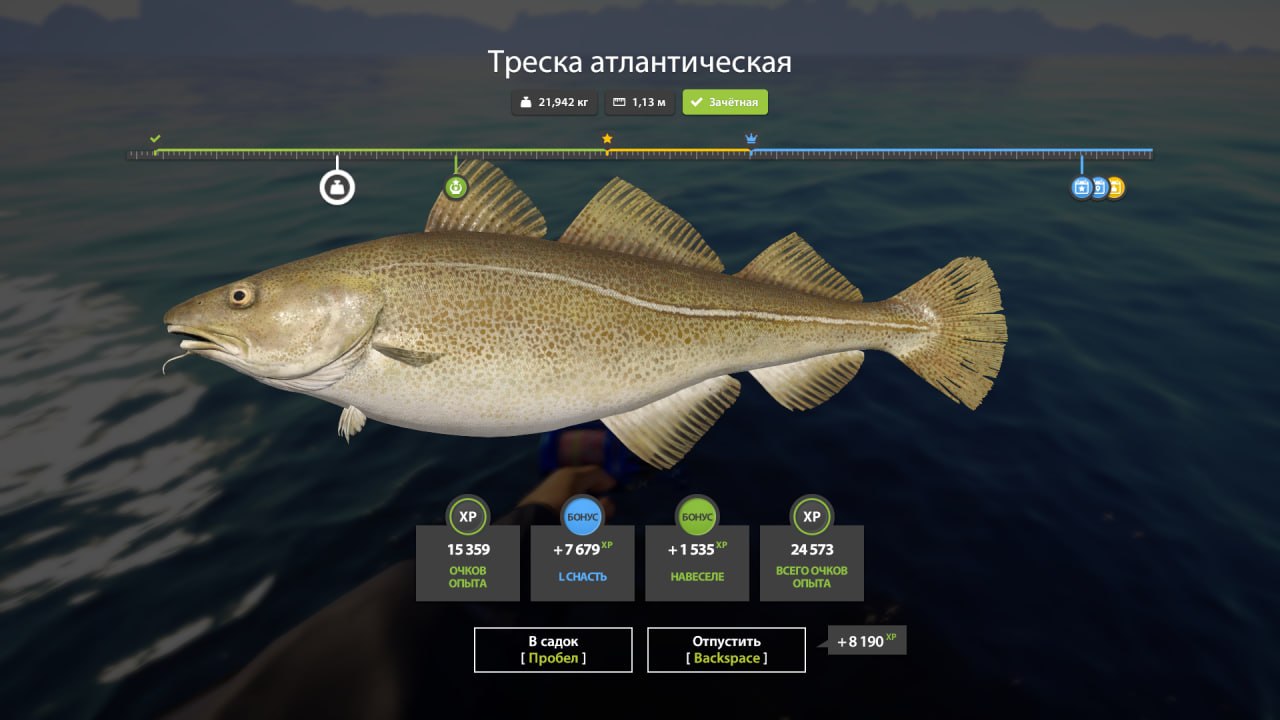Click the gold coin badge at the ruler's right

(1115, 187)
